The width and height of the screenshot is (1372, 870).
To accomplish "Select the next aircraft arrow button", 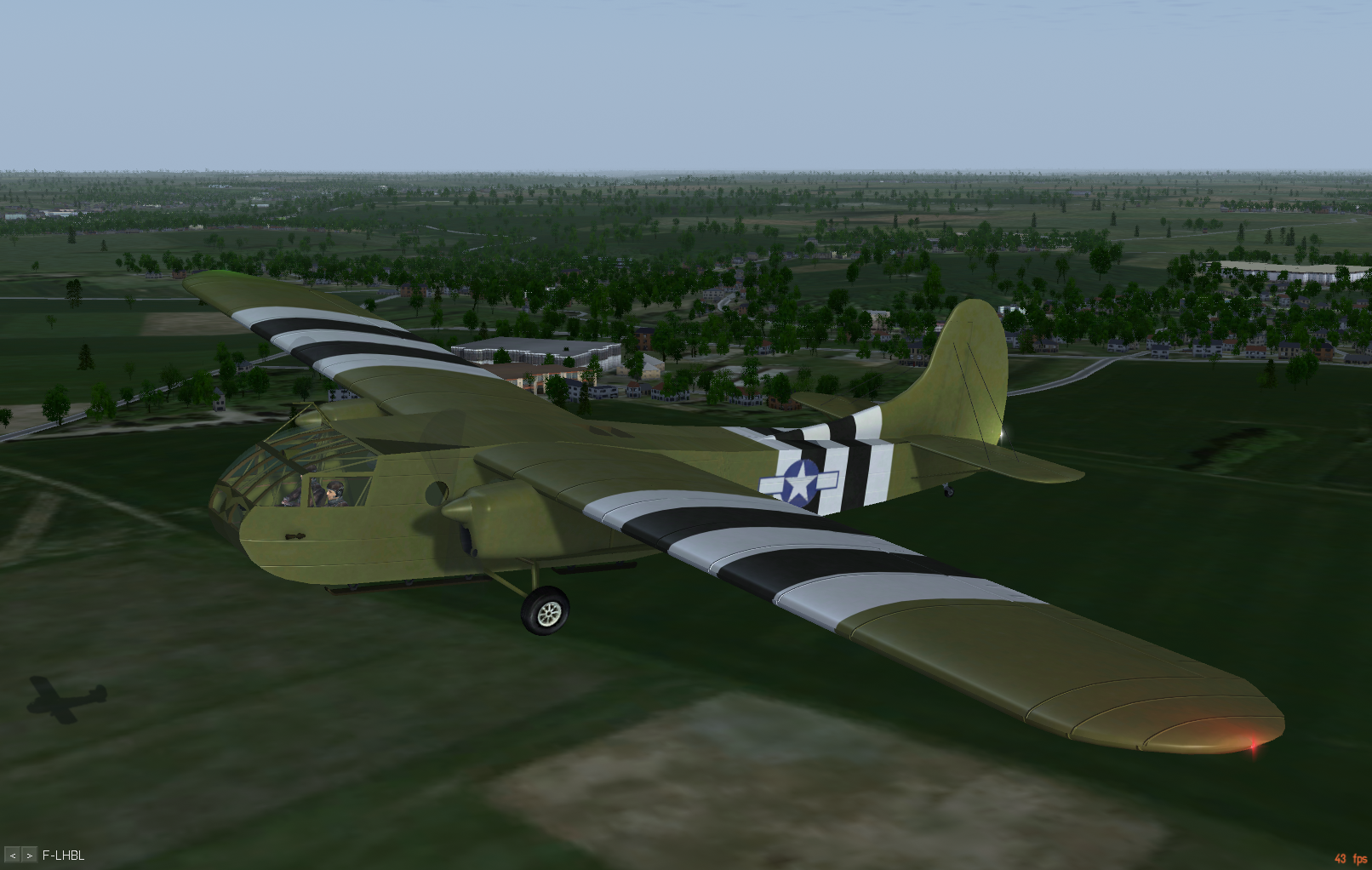I will pos(29,855).
